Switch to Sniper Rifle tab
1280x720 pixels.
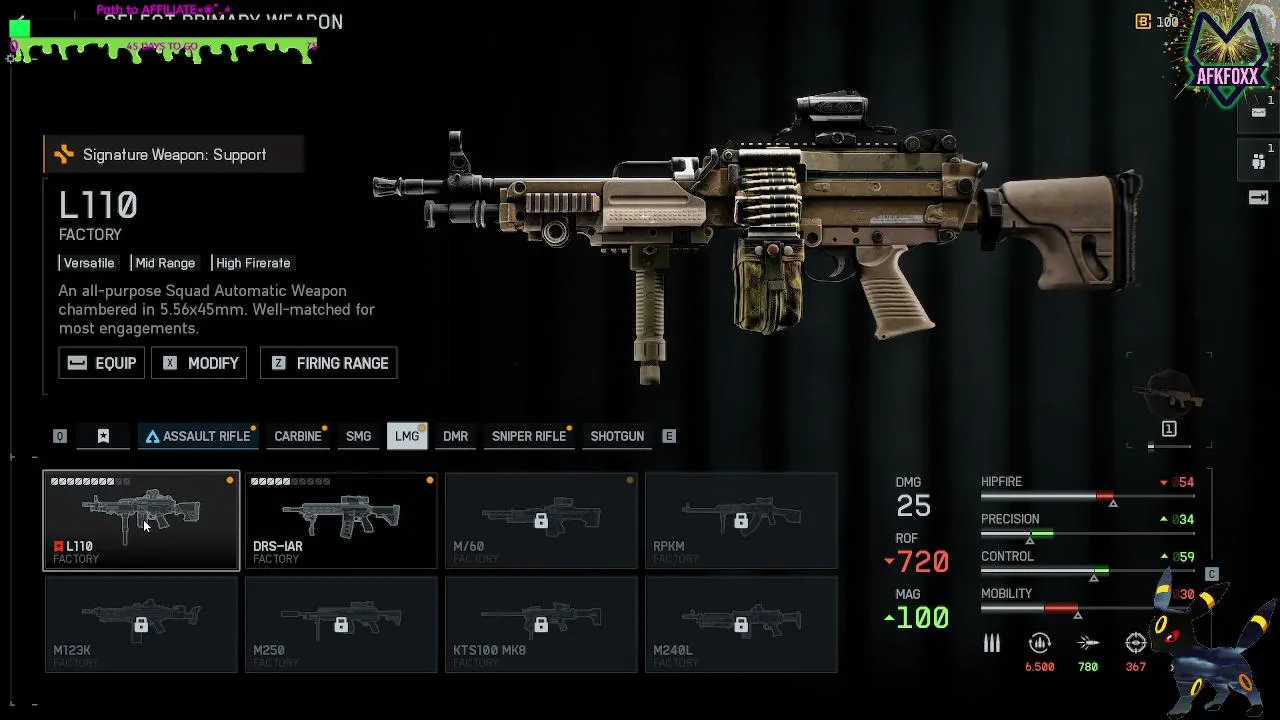(529, 436)
